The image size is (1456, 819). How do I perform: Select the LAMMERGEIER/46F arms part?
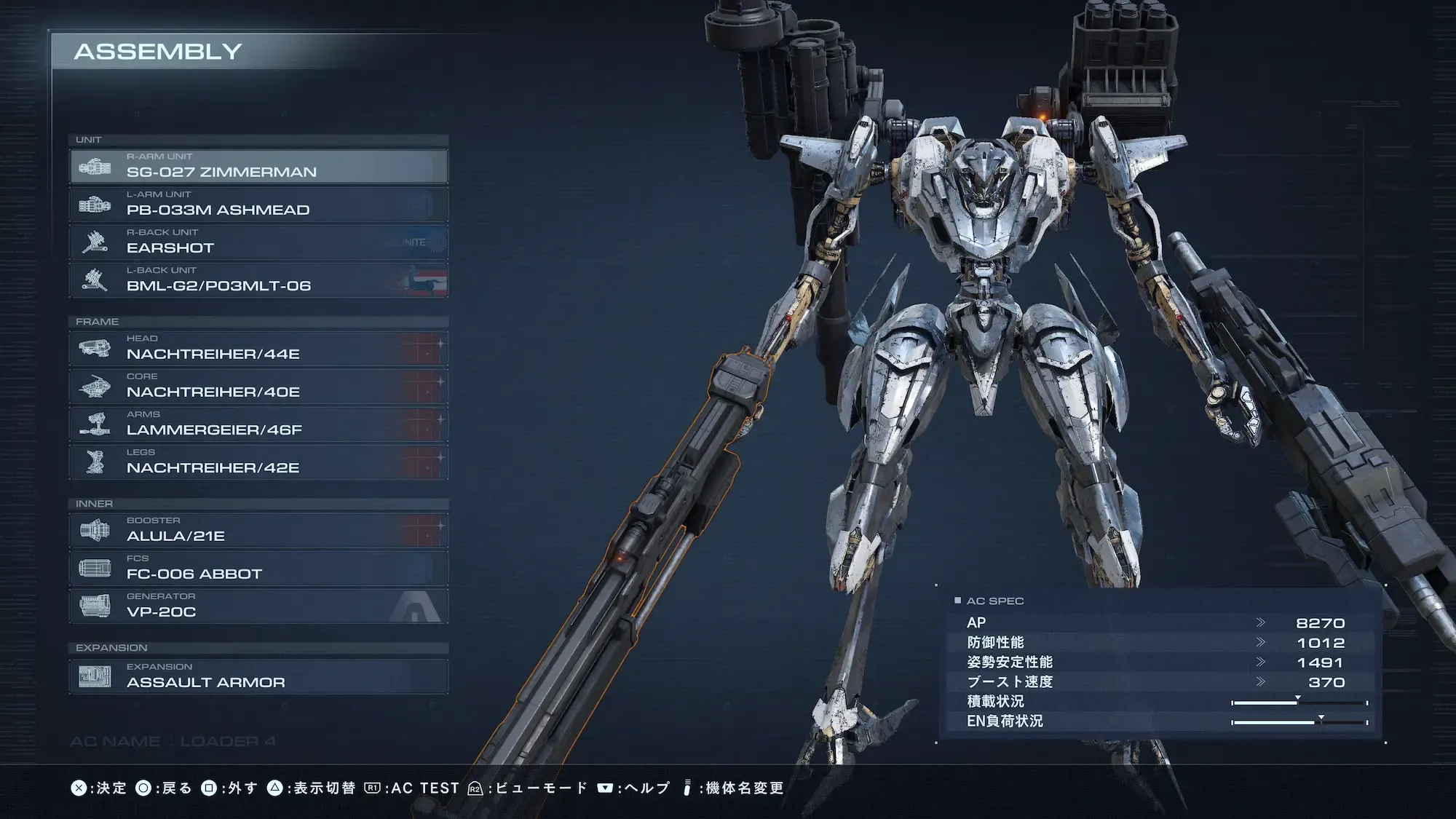(258, 424)
